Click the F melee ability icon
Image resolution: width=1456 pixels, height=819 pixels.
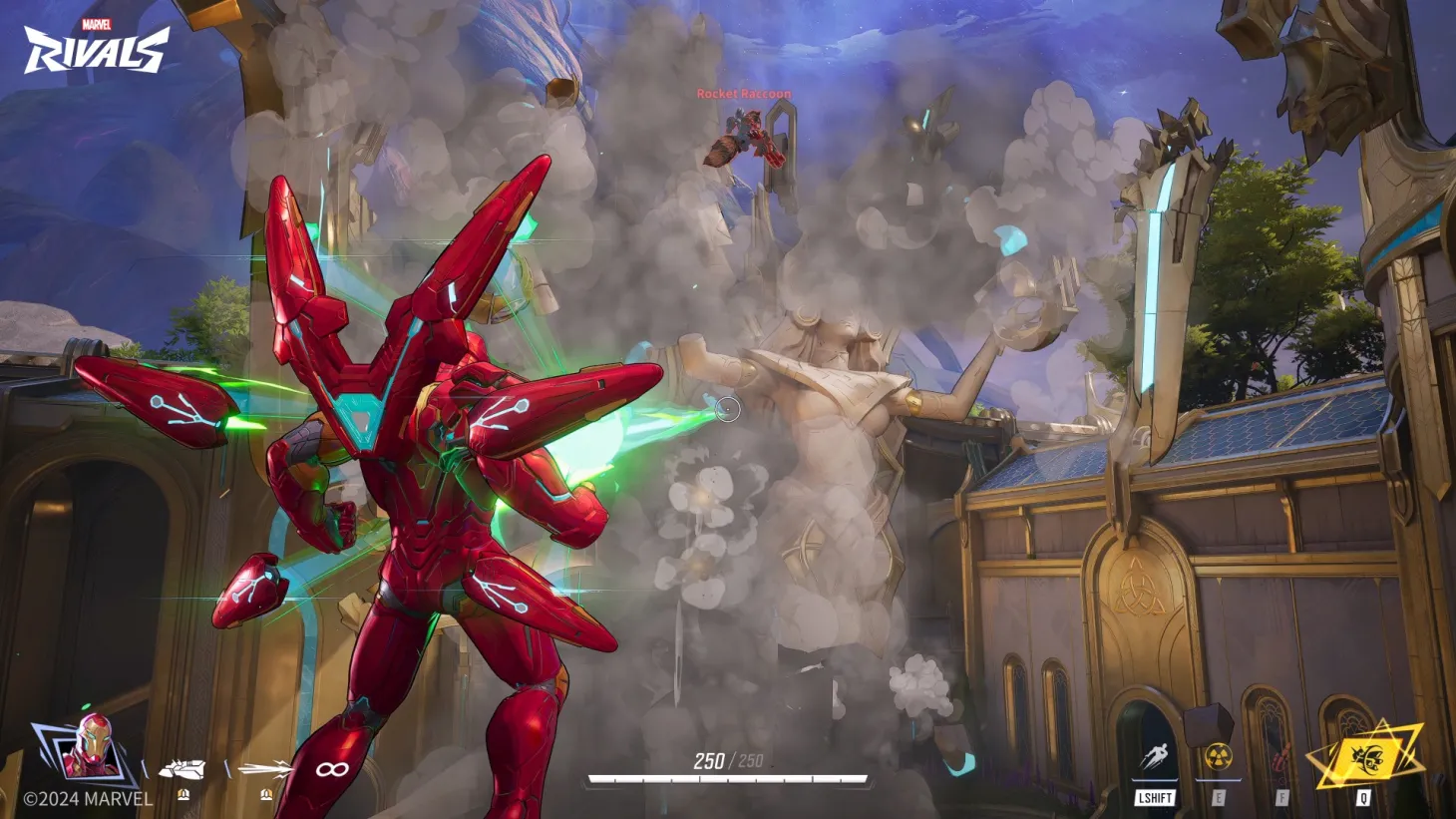click(x=1282, y=755)
